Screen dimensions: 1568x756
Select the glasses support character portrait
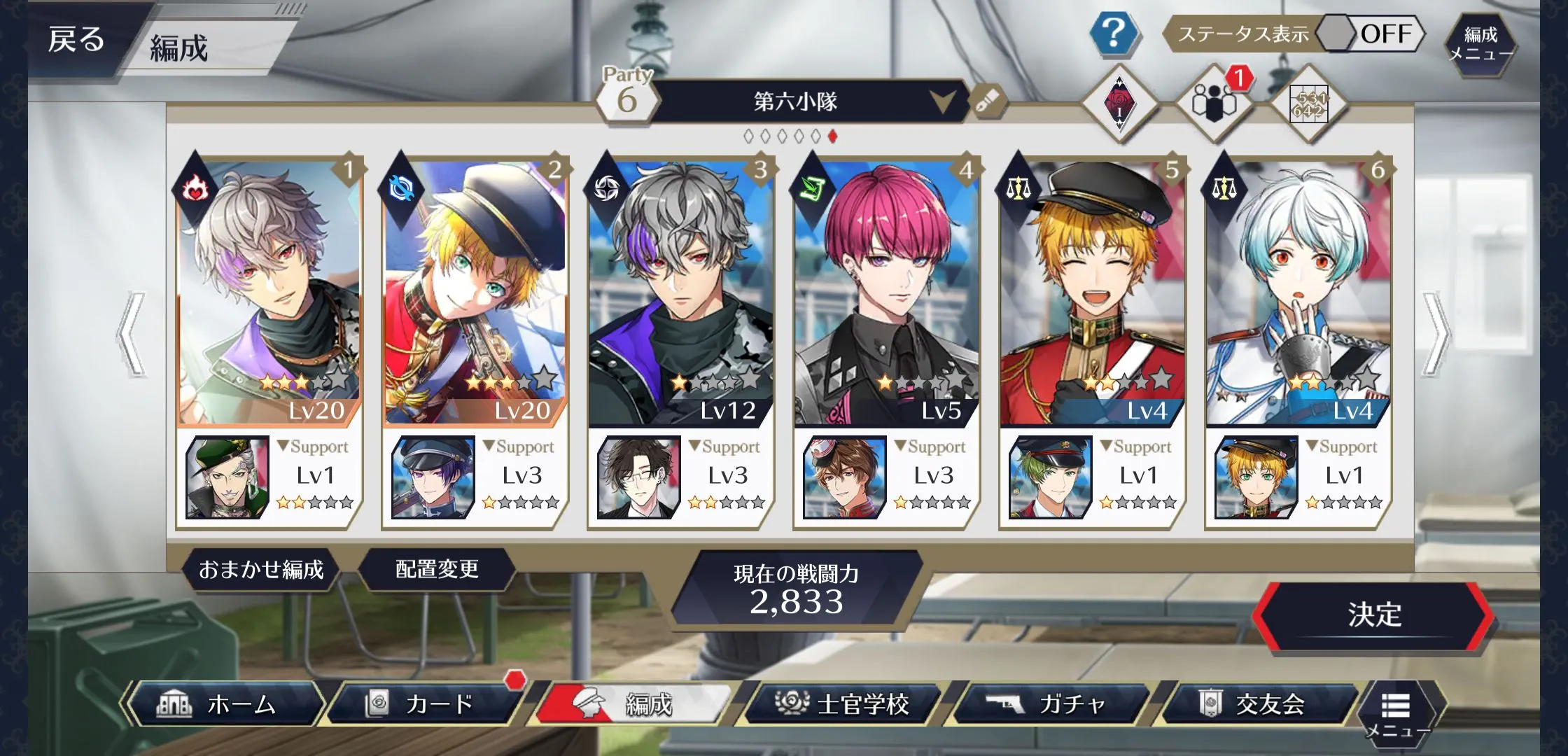point(638,477)
